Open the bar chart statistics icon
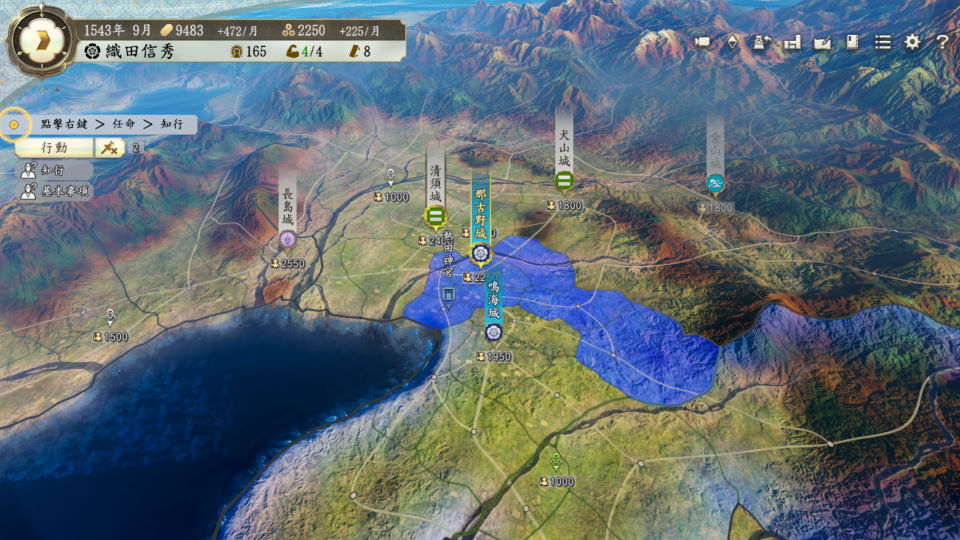The height and width of the screenshot is (540, 960). coord(792,42)
